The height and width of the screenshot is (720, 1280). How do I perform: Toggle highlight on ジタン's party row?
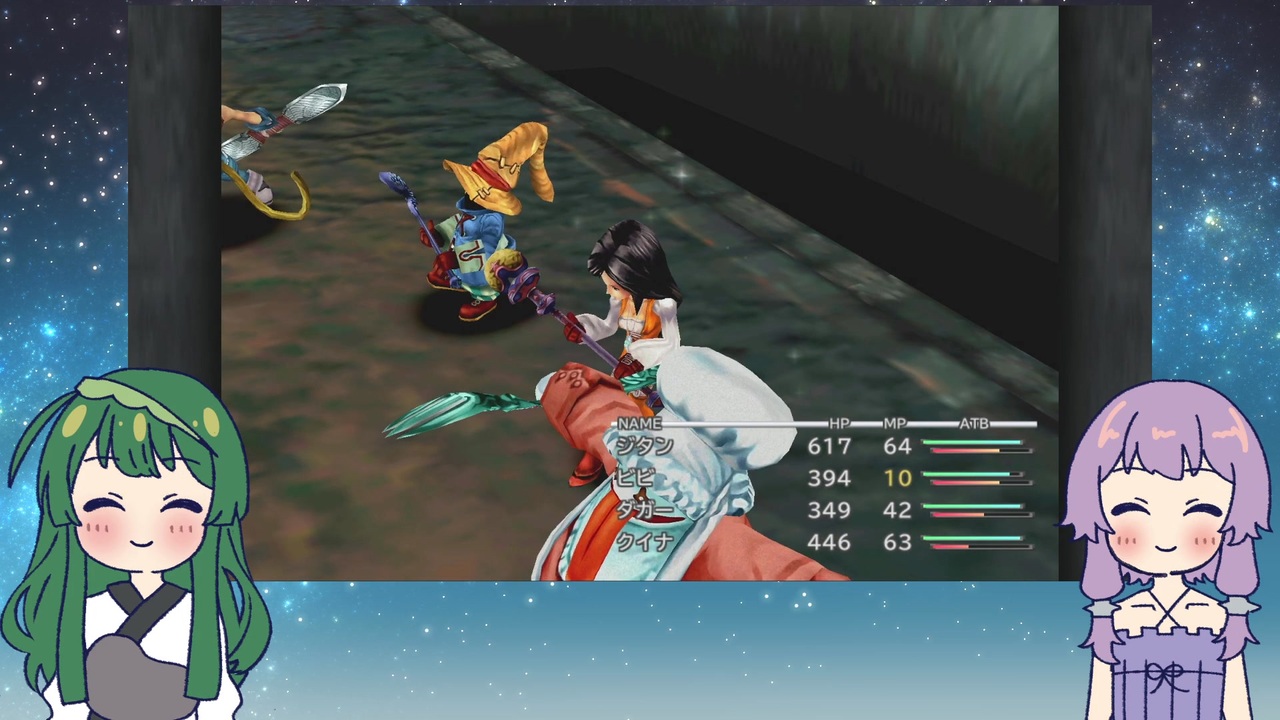(x=645, y=447)
